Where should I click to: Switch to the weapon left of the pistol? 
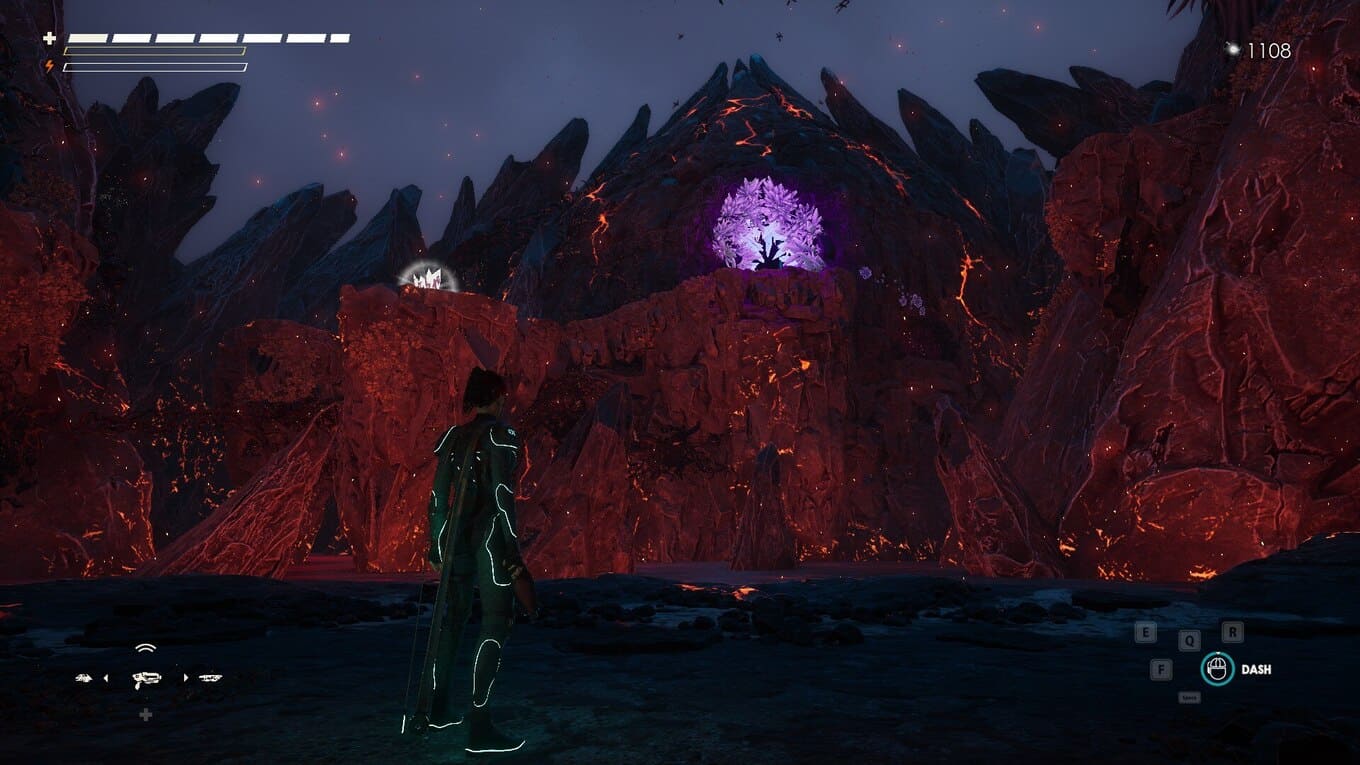84,678
